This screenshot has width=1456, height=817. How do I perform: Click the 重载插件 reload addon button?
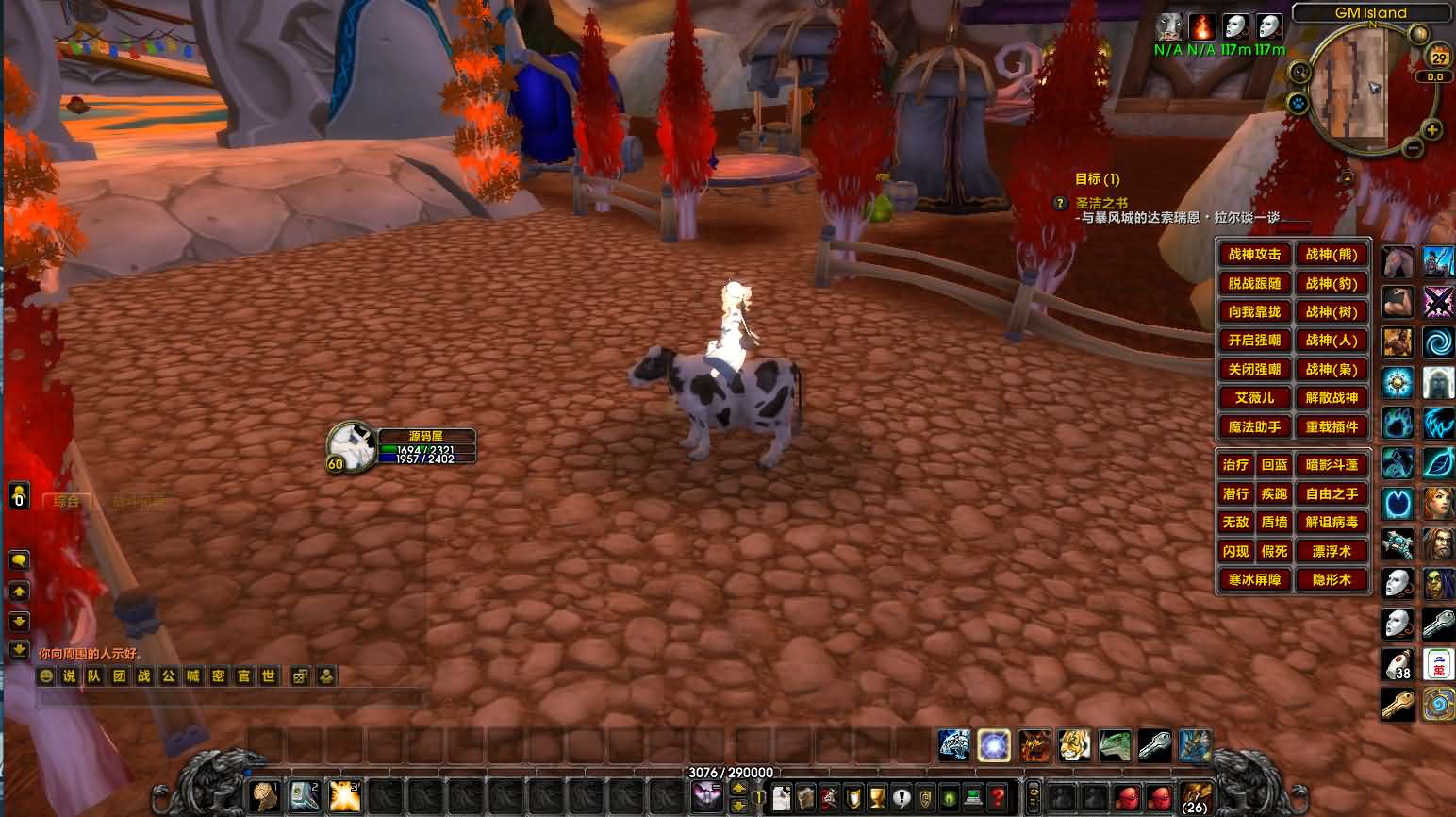(x=1332, y=427)
